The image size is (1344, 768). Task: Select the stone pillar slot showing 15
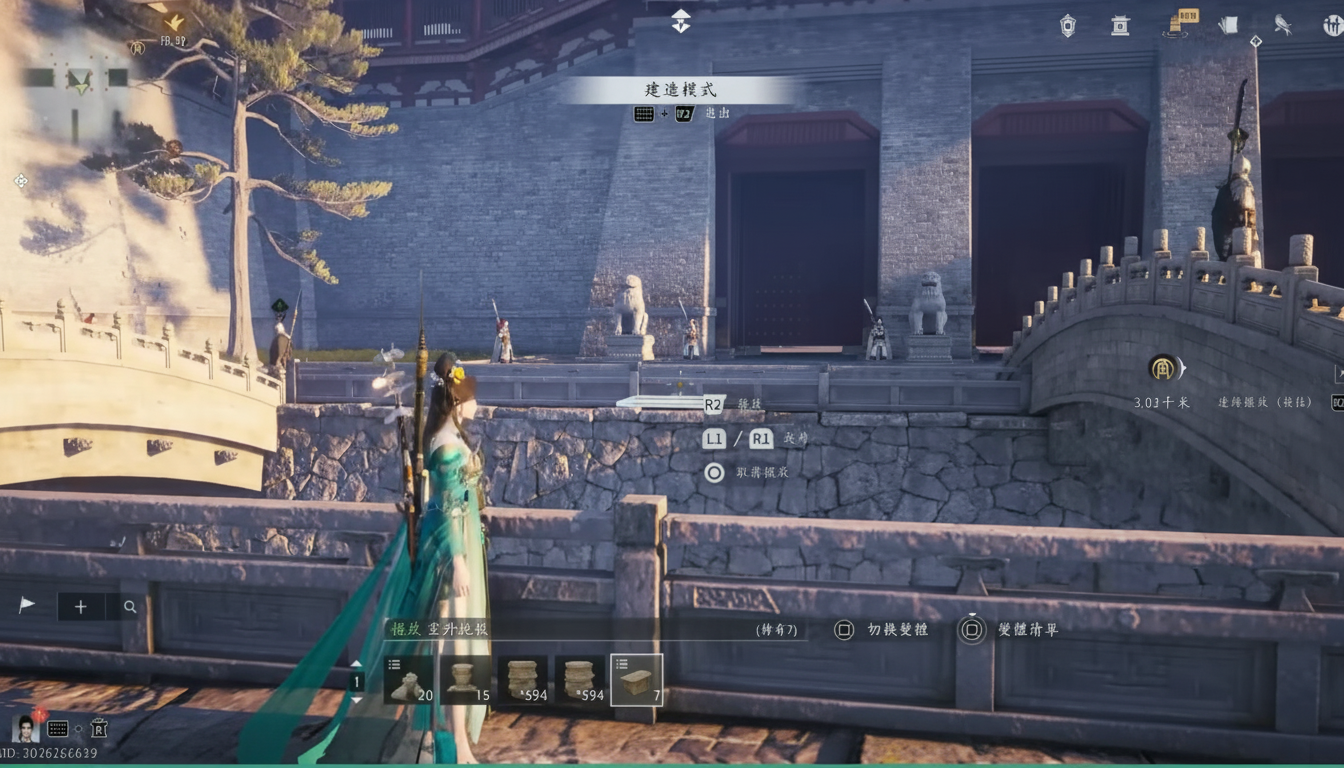(x=467, y=678)
